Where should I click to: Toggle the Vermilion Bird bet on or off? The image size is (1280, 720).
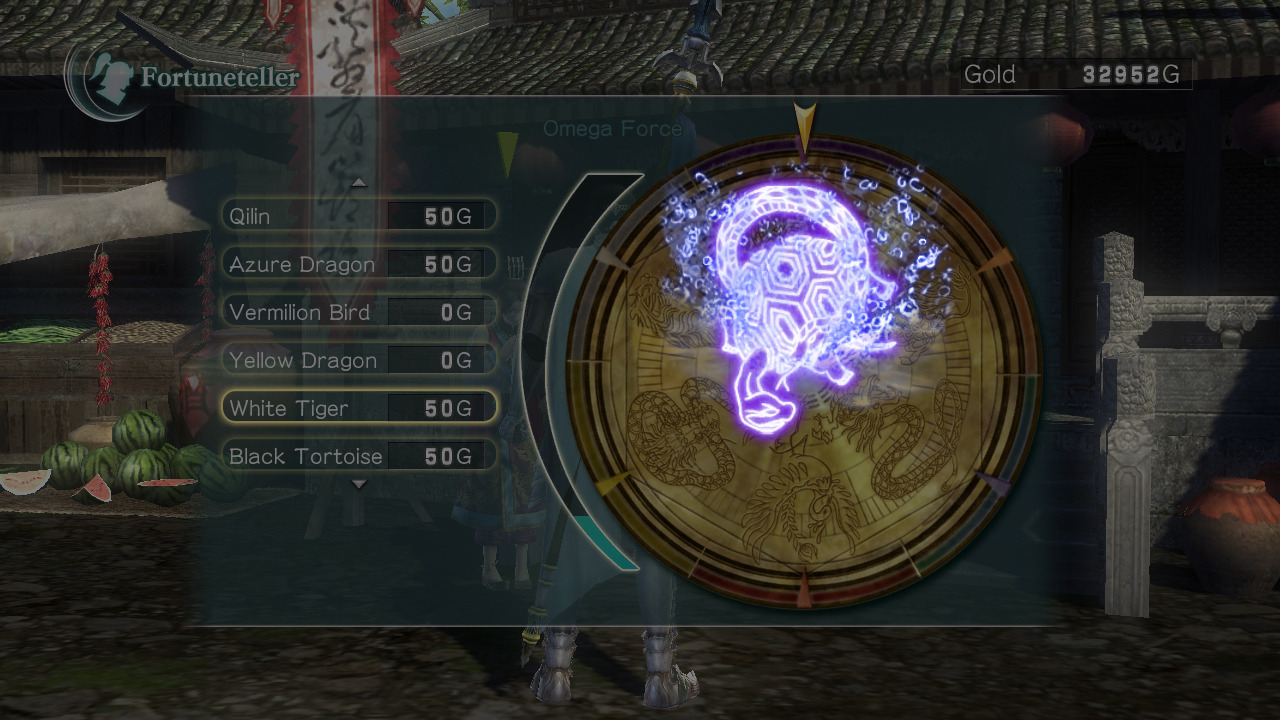click(300, 312)
